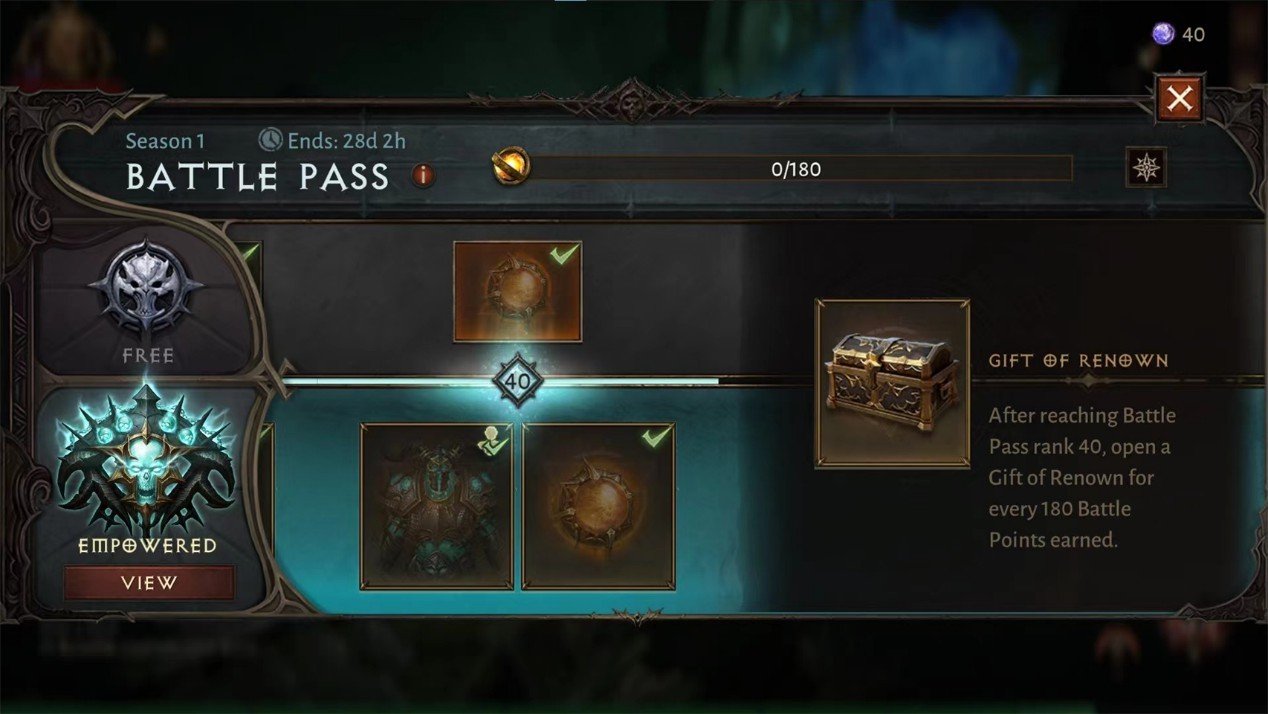
Task: Click the empowered-track orb reward tile
Action: click(598, 506)
